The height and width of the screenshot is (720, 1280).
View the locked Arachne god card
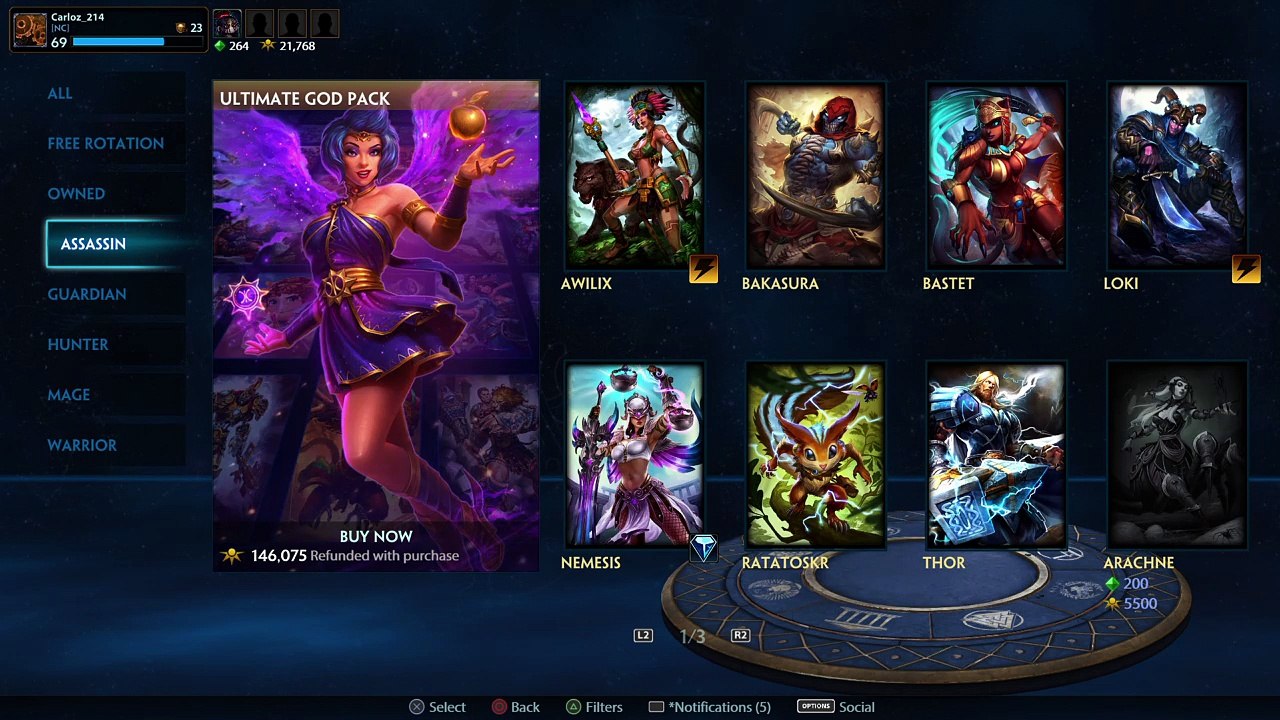click(1177, 456)
